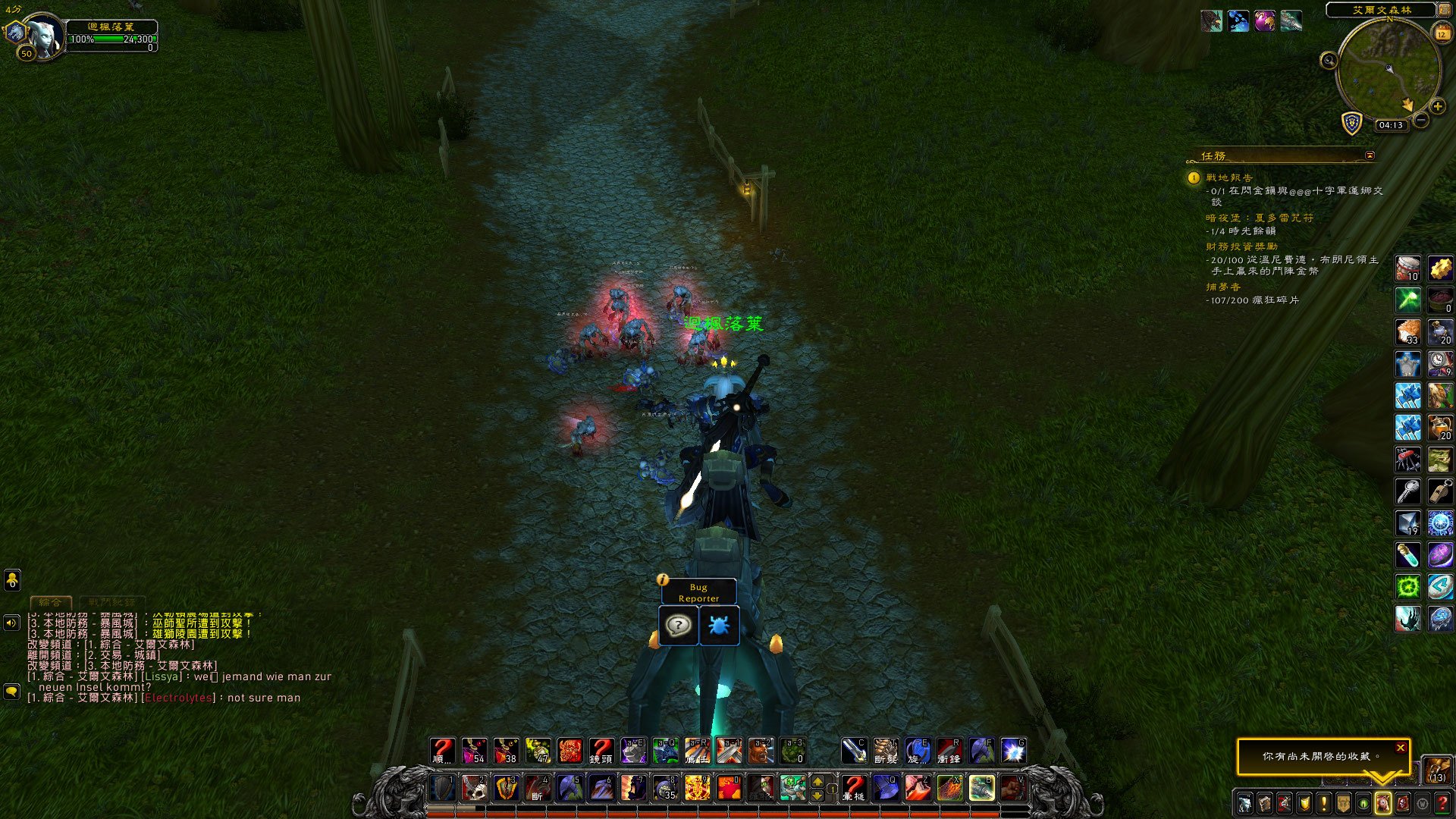Page the action bar up
The image size is (1456, 819).
point(817,780)
